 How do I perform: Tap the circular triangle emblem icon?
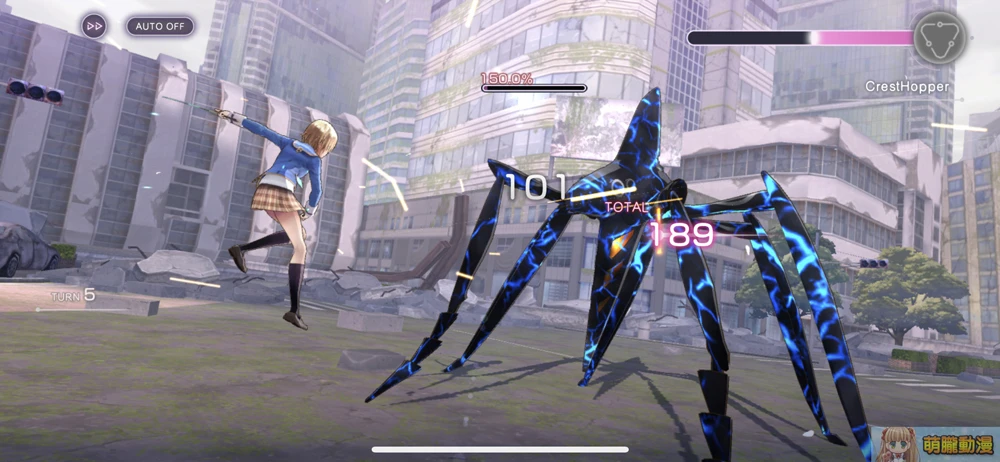pyautogui.click(x=939, y=37)
